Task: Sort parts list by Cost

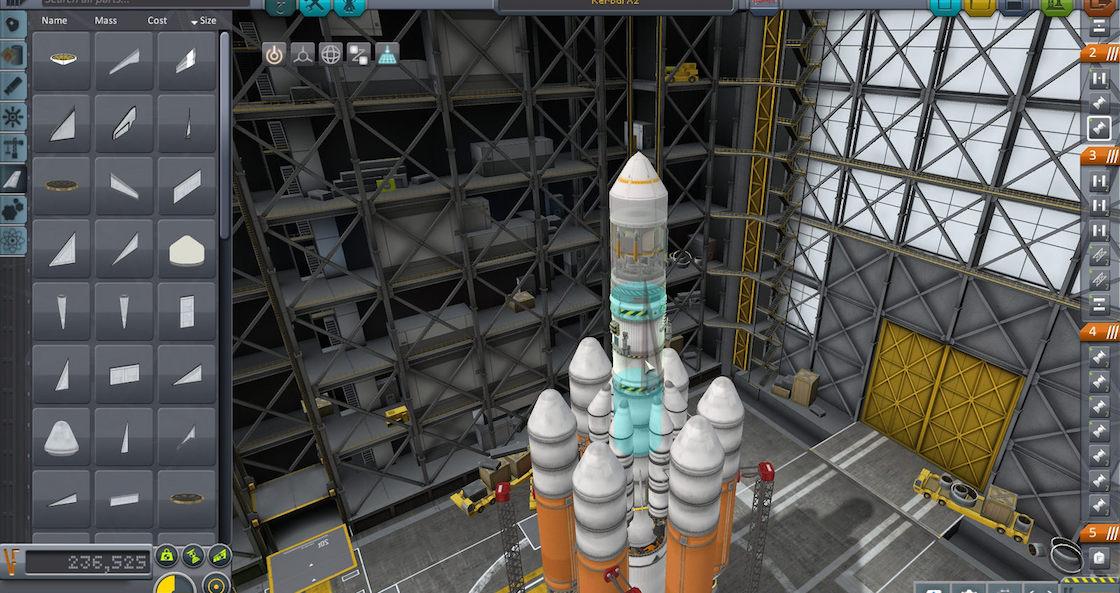Action: tap(158, 20)
